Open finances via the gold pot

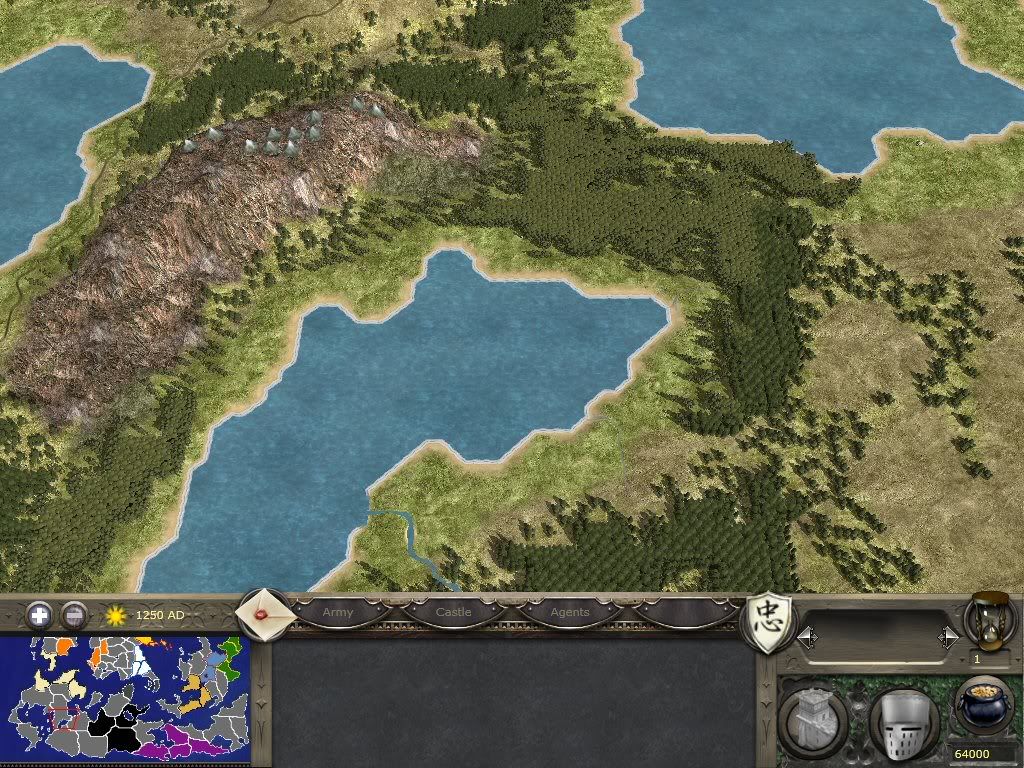pyautogui.click(x=982, y=706)
